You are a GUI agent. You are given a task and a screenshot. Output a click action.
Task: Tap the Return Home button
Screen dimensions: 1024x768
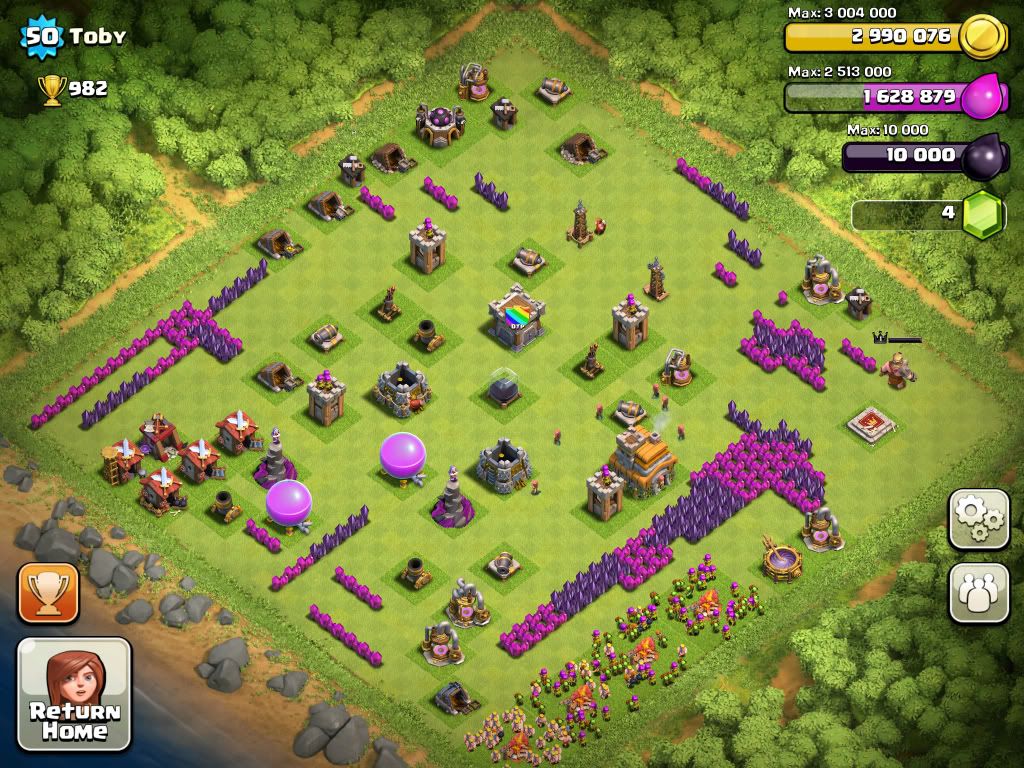pos(74,693)
